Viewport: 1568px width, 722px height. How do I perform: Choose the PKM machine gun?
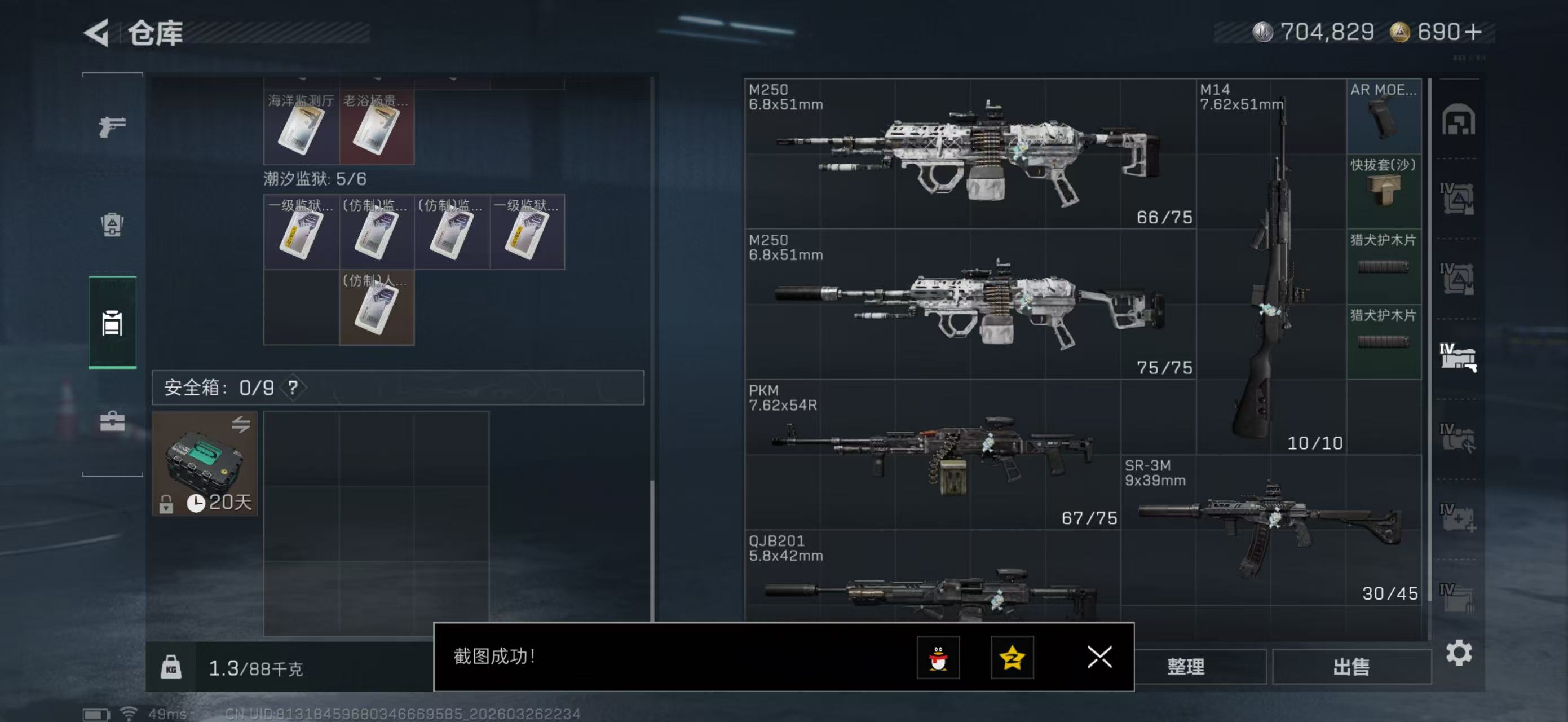click(931, 454)
